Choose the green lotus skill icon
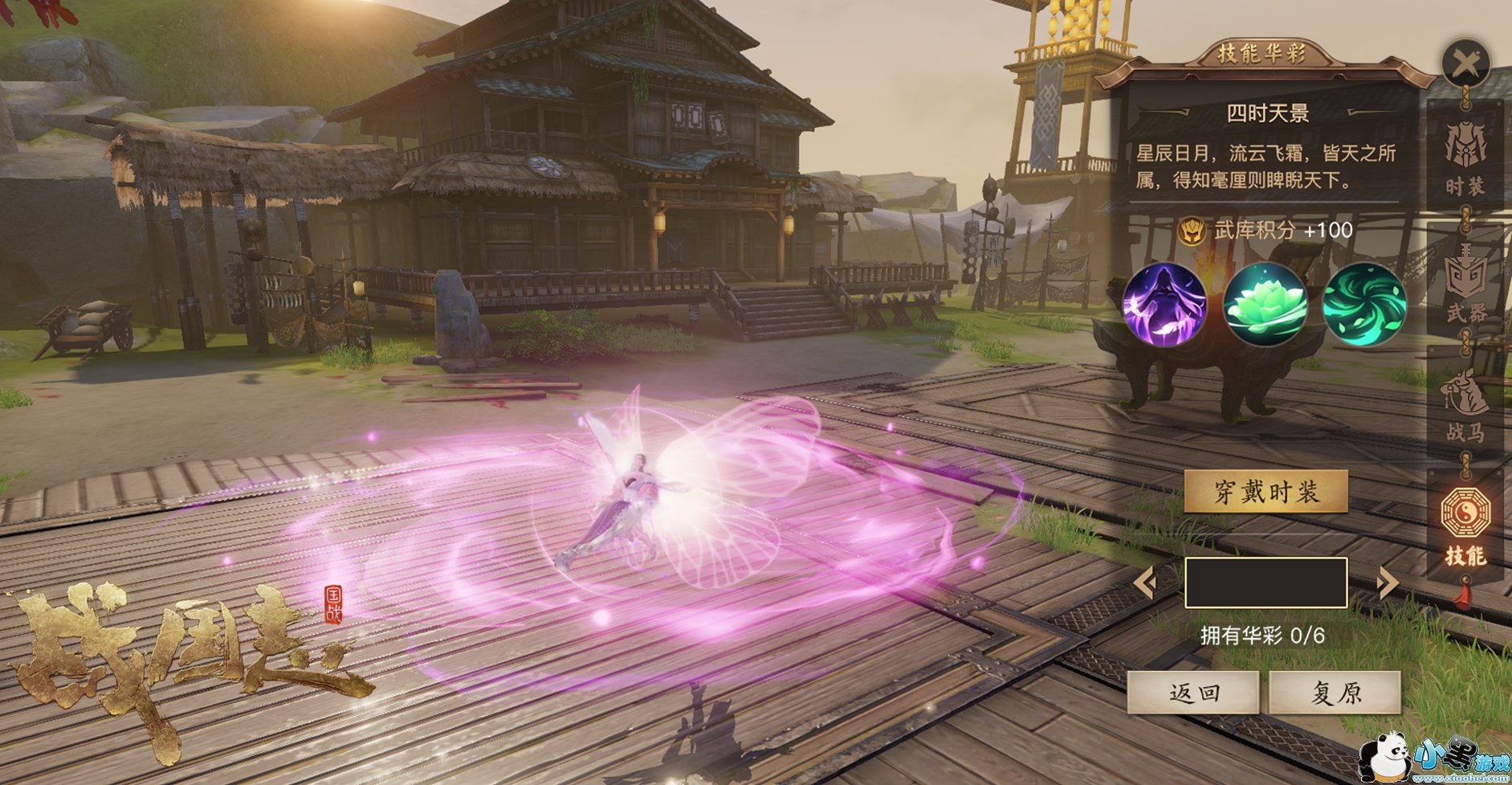The height and width of the screenshot is (785, 1512). (1265, 305)
